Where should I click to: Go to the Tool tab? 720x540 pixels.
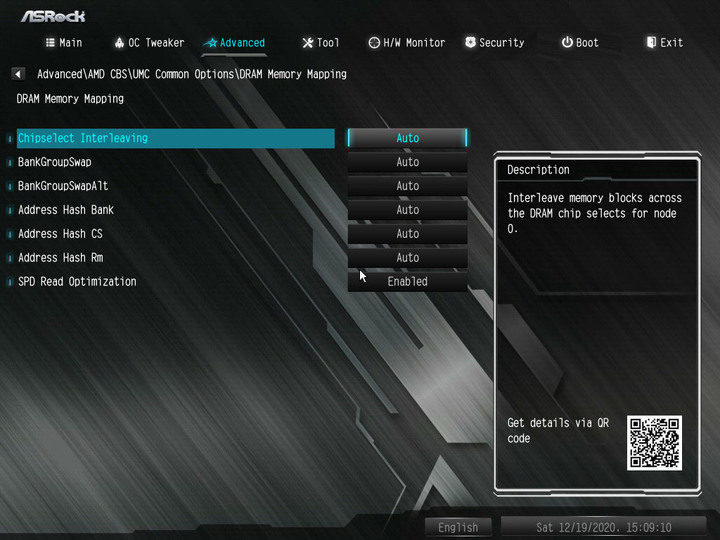click(321, 43)
